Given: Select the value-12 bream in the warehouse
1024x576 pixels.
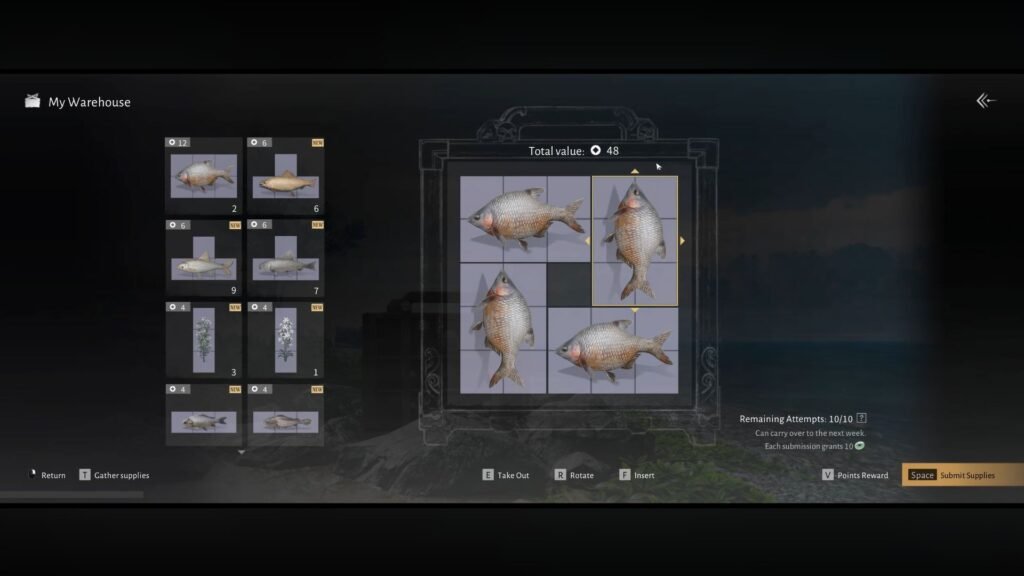Looking at the screenshot, I should (x=204, y=176).
